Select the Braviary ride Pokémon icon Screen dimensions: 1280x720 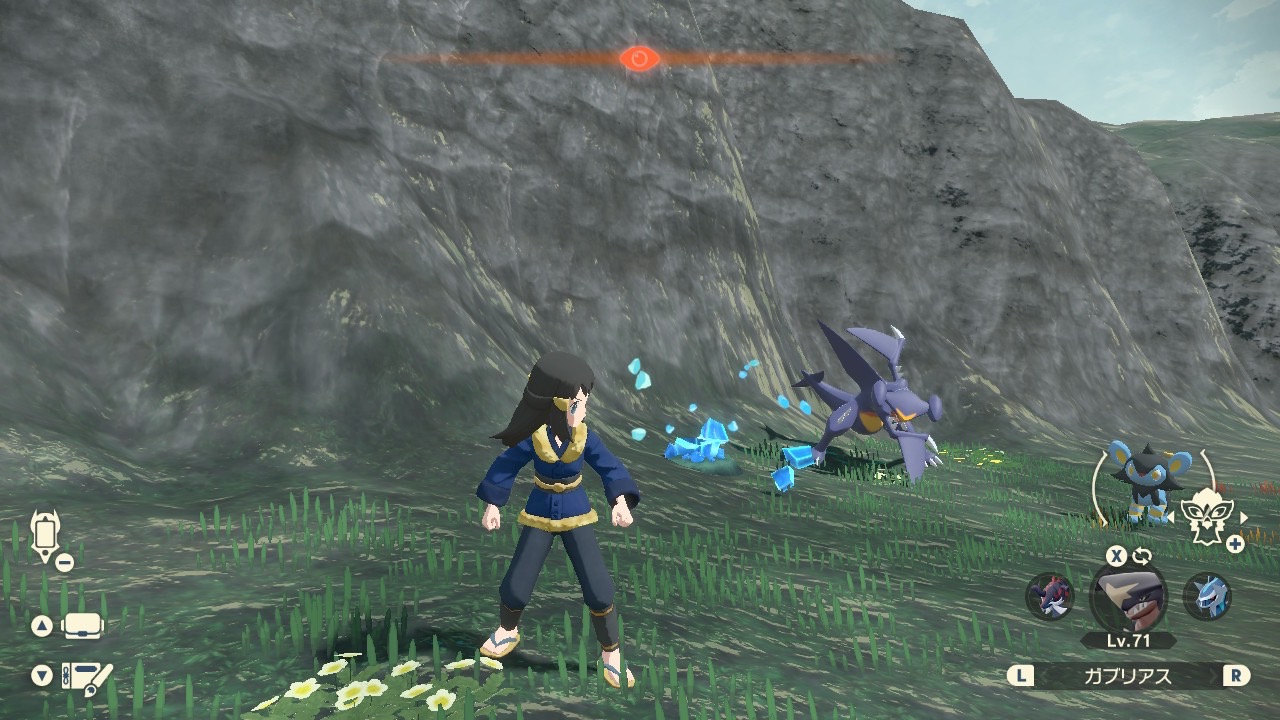coord(1208,517)
